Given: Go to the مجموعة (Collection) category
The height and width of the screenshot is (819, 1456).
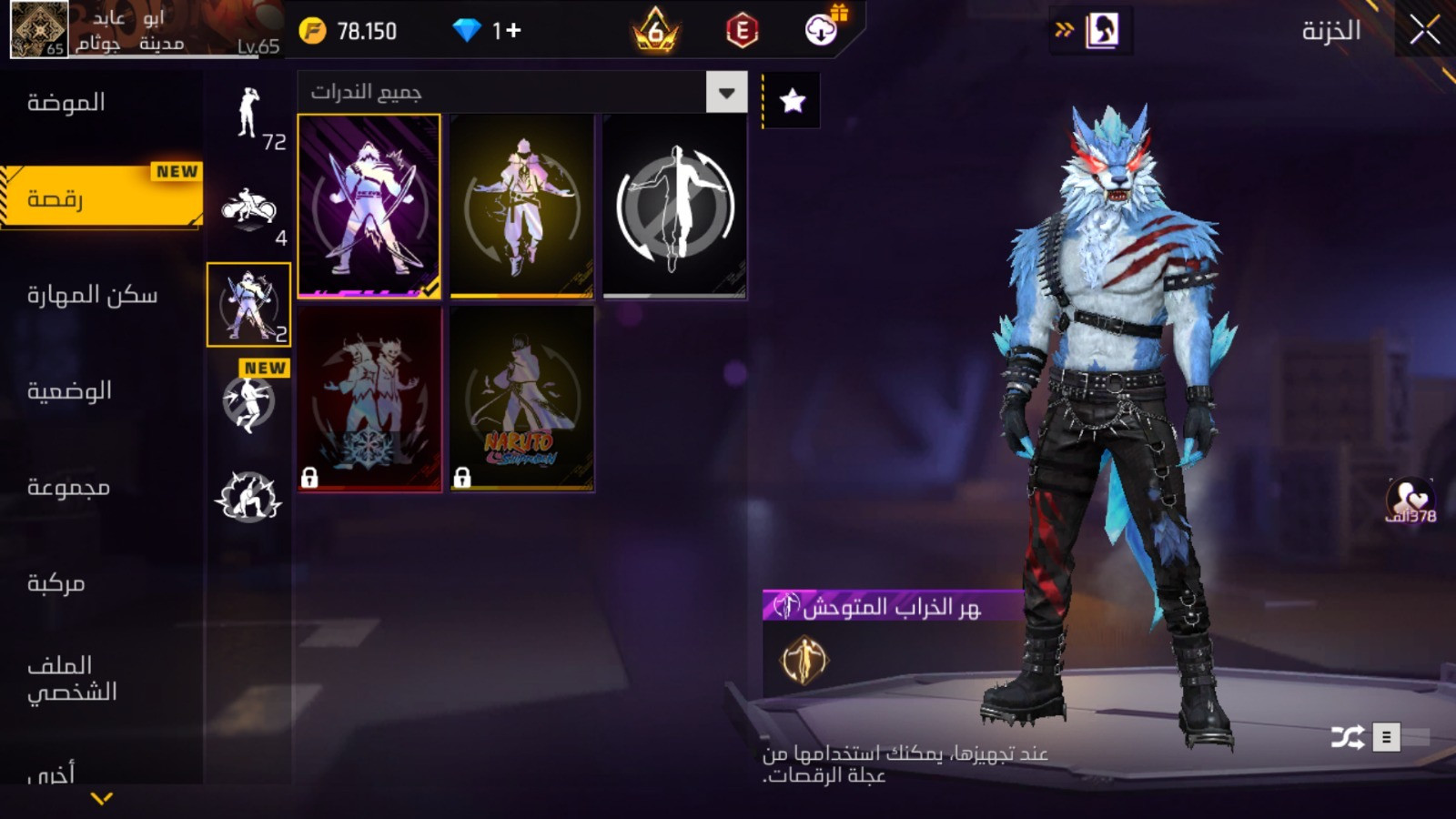Looking at the screenshot, I should coord(68,487).
